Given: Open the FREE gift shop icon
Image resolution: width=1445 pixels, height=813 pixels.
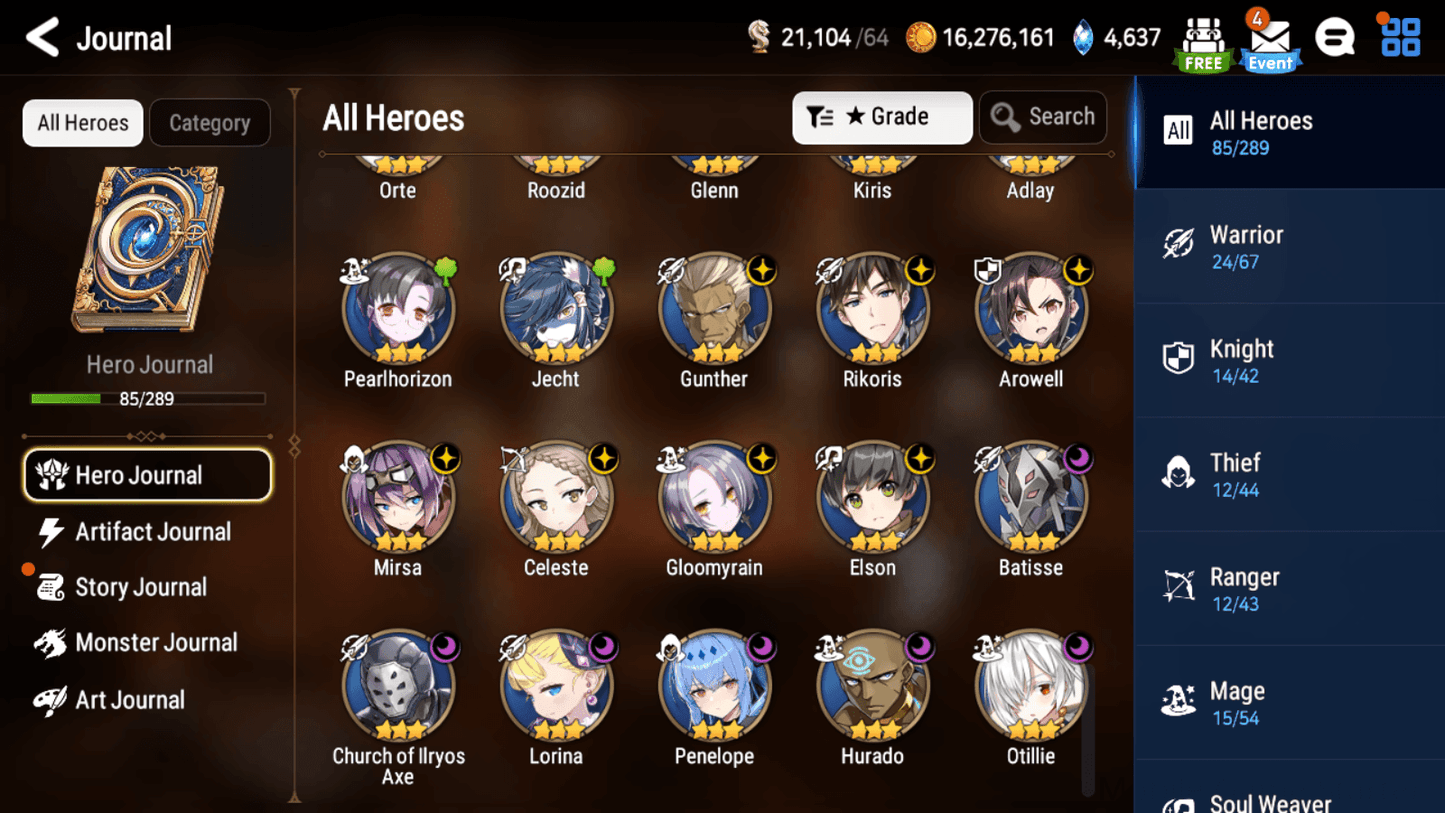Looking at the screenshot, I should 1203,42.
